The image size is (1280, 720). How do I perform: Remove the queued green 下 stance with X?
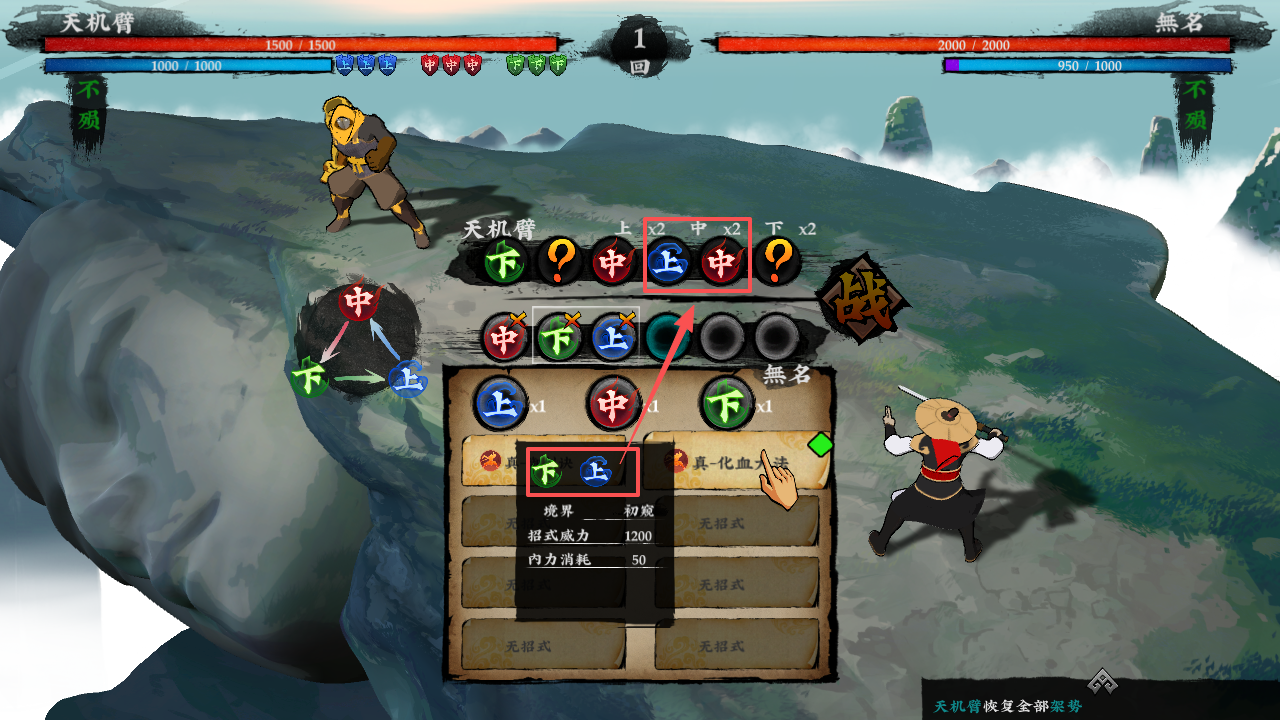(560, 337)
